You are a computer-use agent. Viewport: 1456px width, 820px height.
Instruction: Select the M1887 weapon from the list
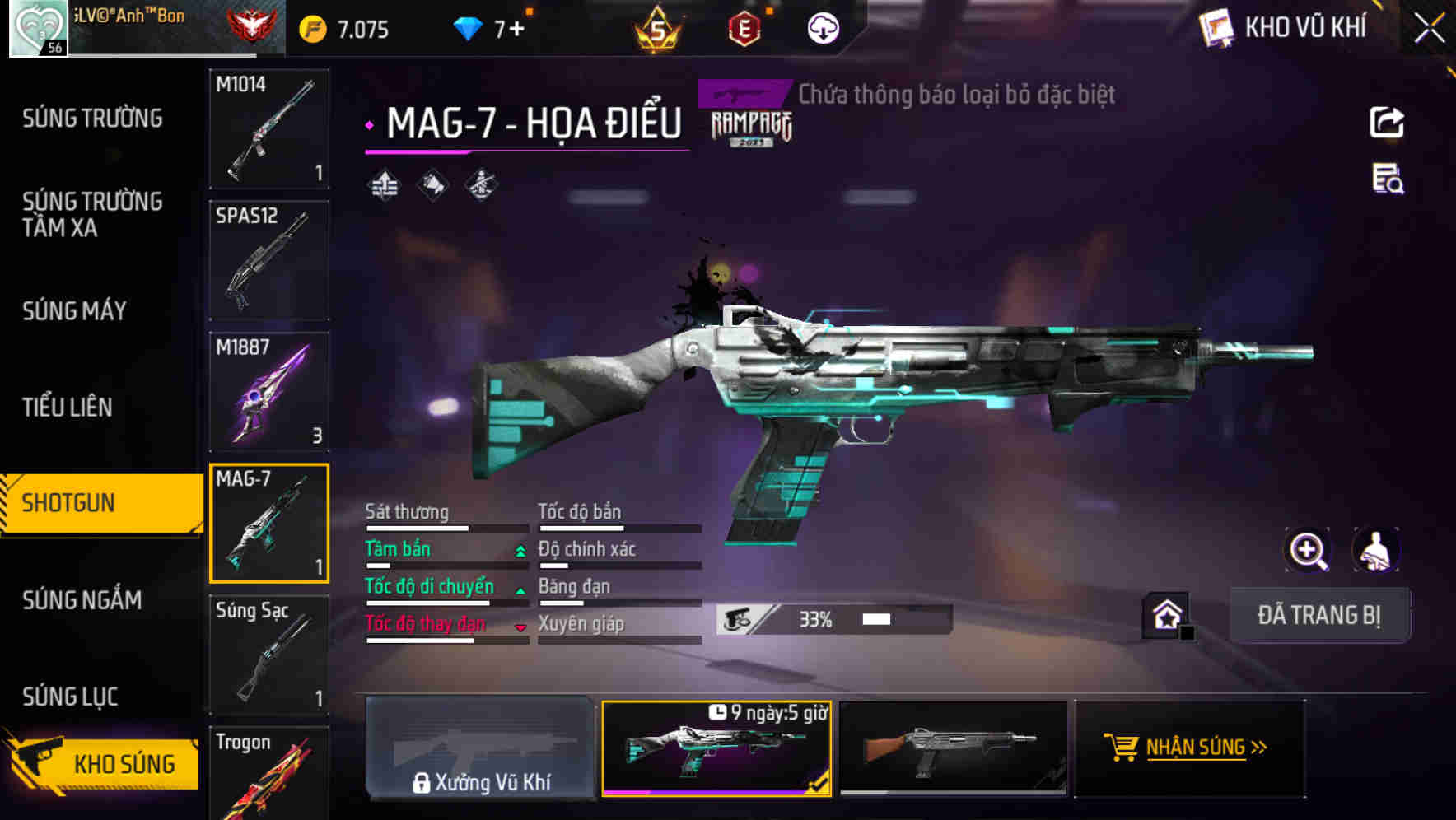[x=269, y=391]
